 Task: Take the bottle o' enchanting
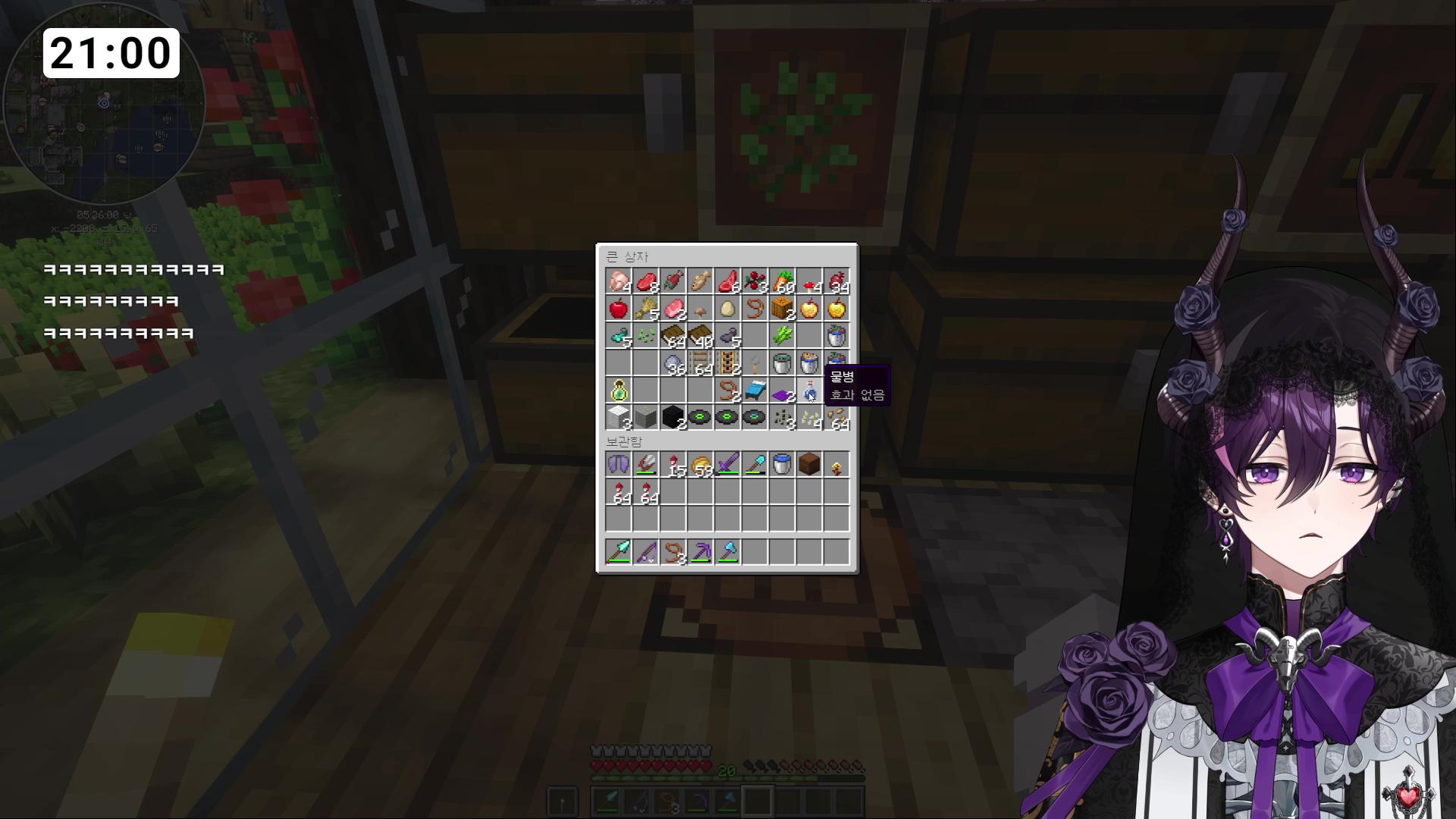click(x=619, y=391)
